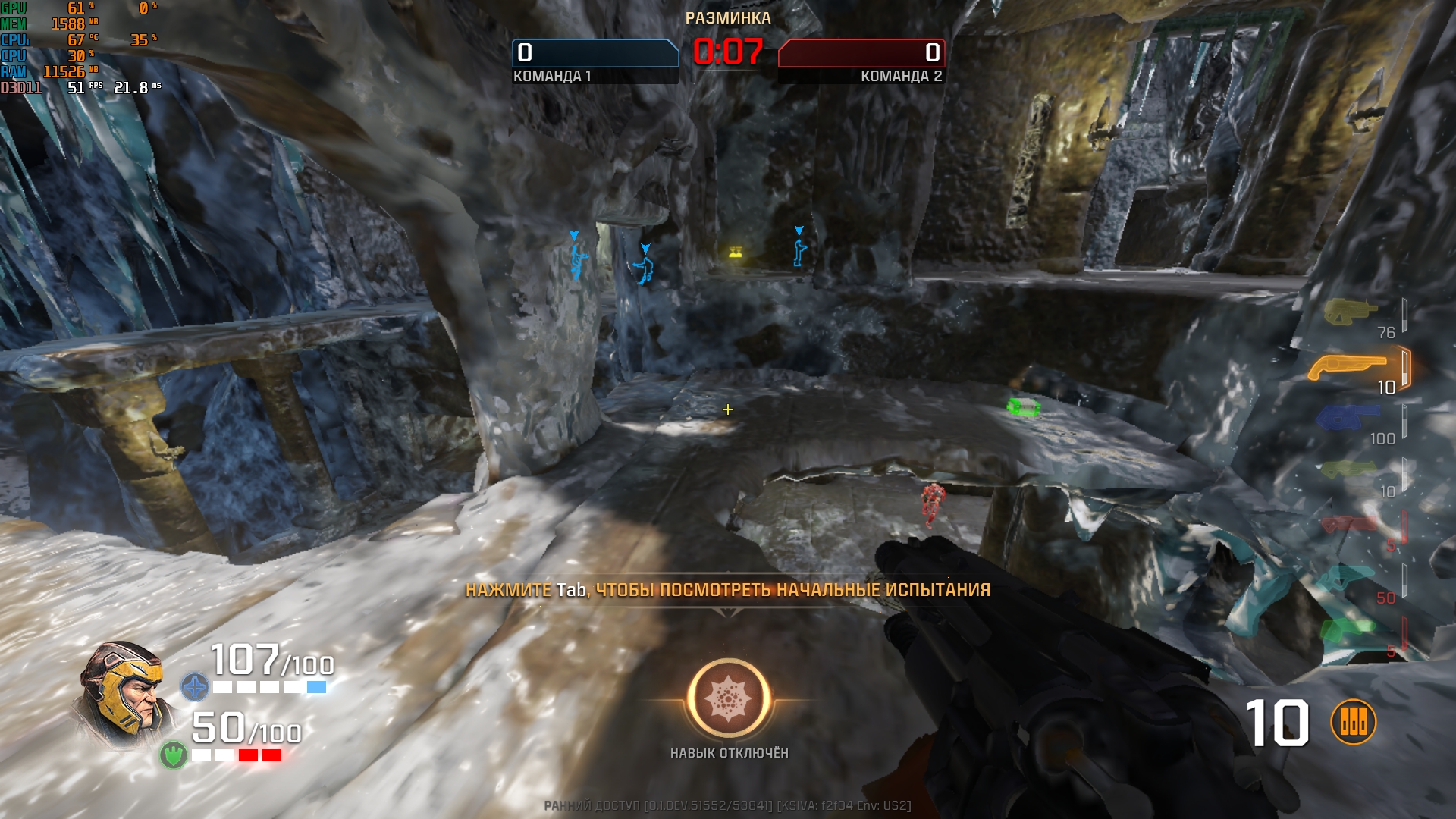1456x819 pixels.
Task: Click the green armor icon
Action: tap(174, 755)
